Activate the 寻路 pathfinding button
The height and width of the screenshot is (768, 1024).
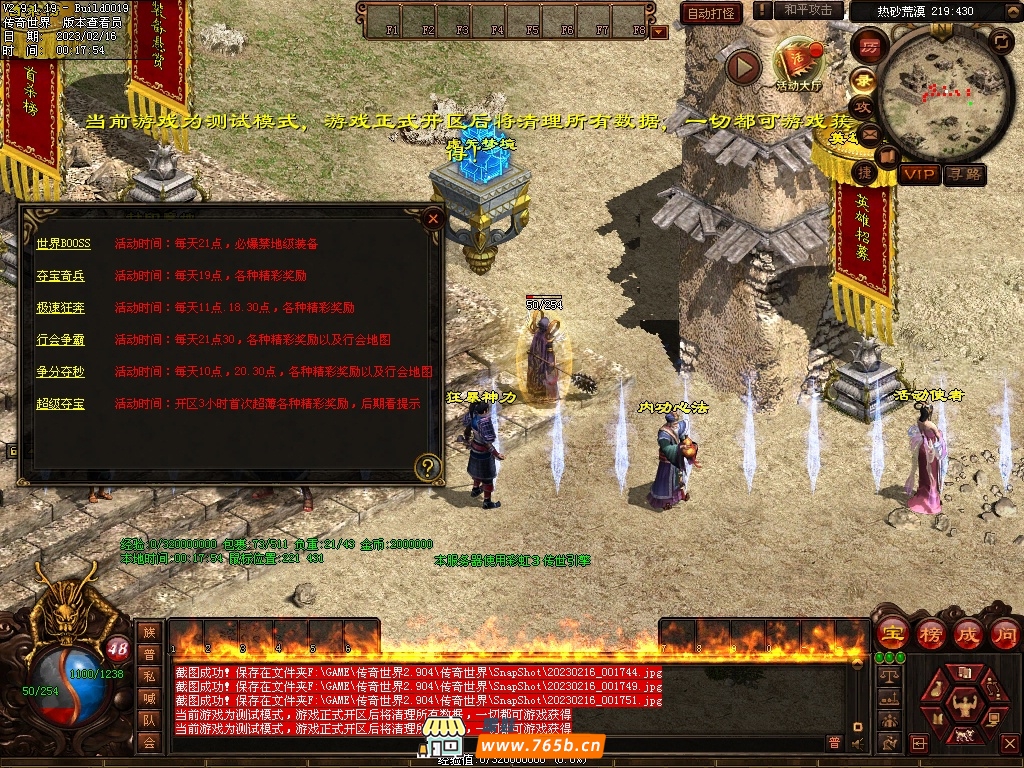(x=965, y=174)
